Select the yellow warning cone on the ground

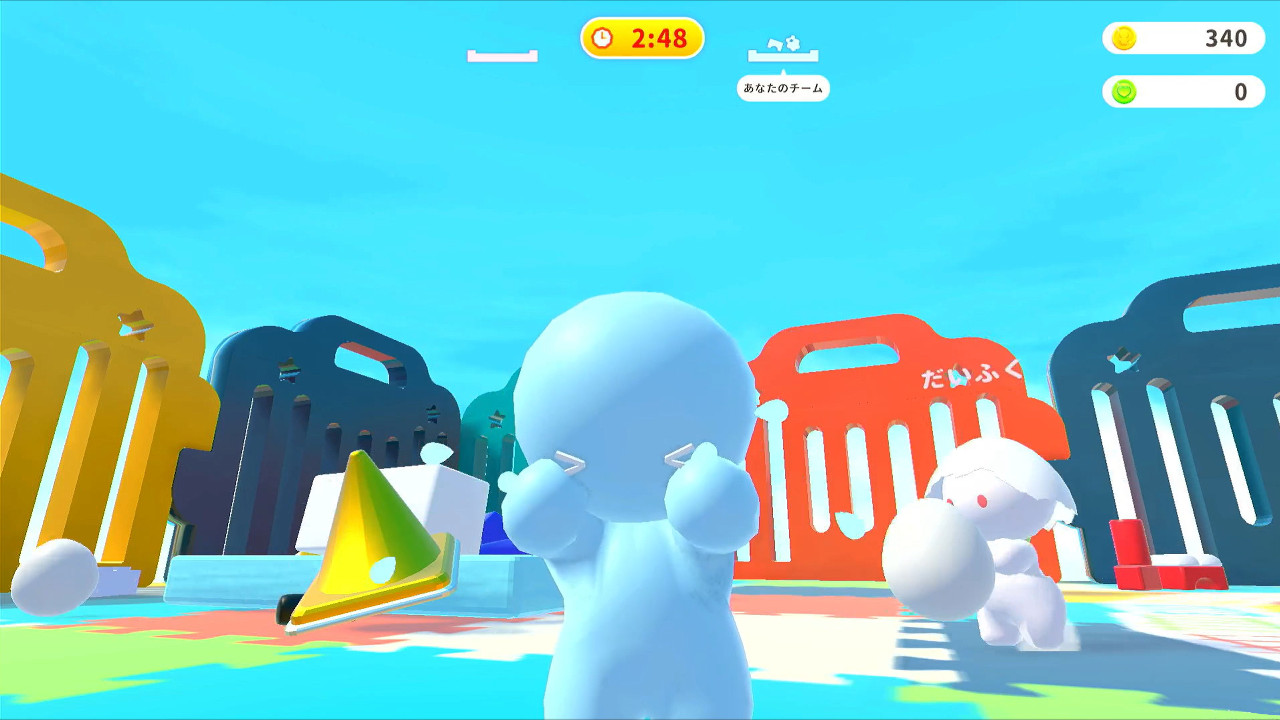[370, 540]
